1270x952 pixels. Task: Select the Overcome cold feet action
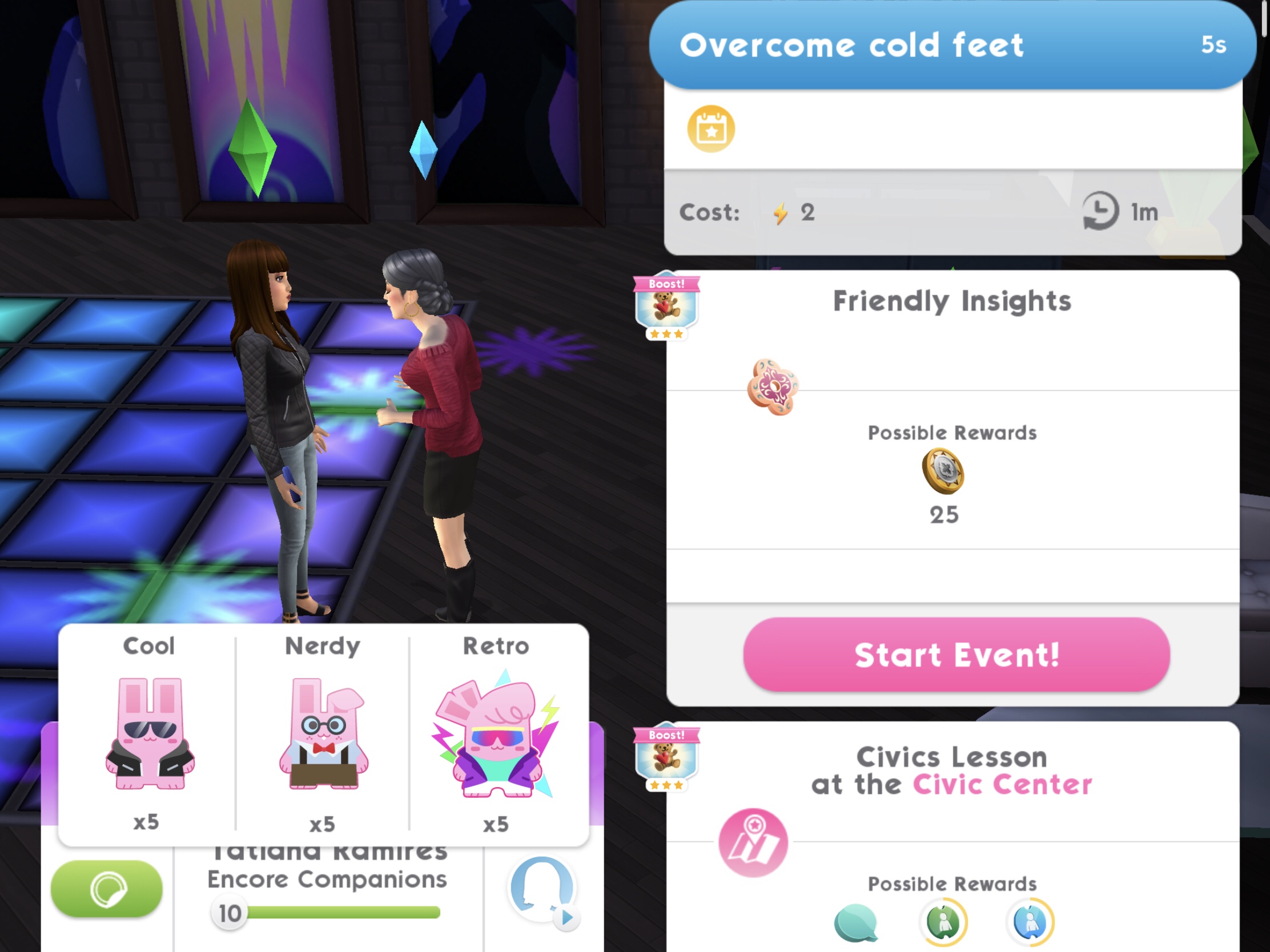pyautogui.click(x=952, y=45)
